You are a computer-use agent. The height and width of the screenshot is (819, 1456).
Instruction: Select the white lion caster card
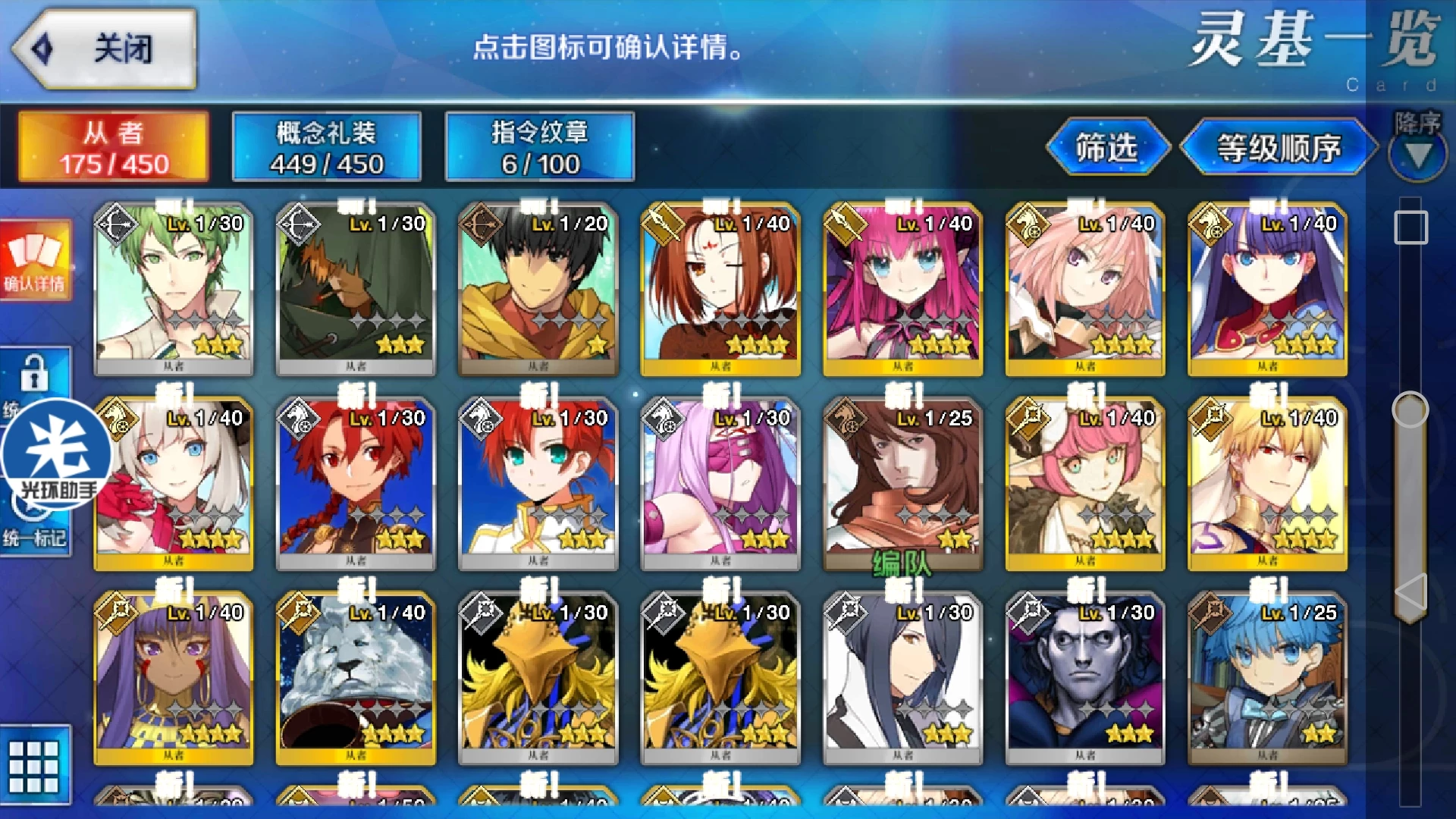coord(356,678)
